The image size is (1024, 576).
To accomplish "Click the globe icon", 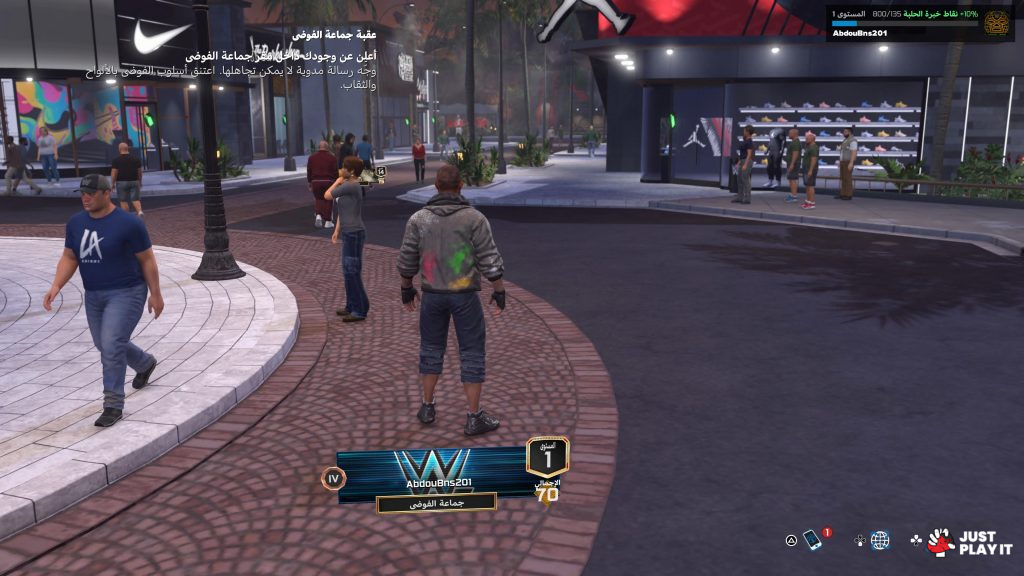I will pos(880,540).
